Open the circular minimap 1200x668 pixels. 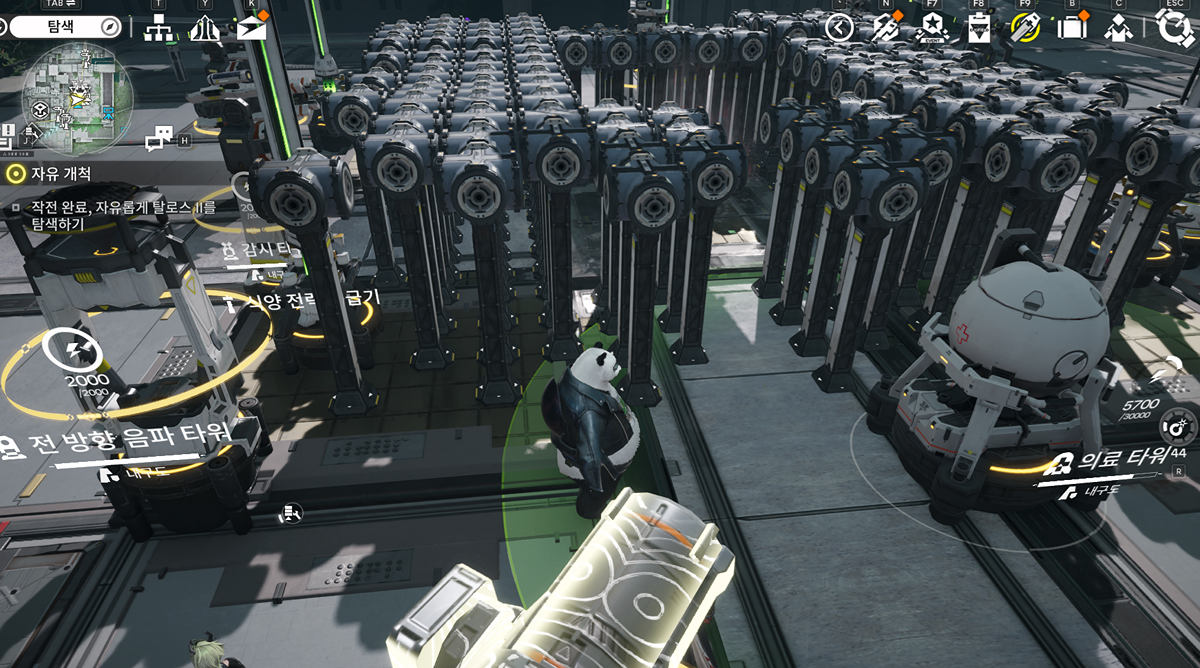click(77, 97)
